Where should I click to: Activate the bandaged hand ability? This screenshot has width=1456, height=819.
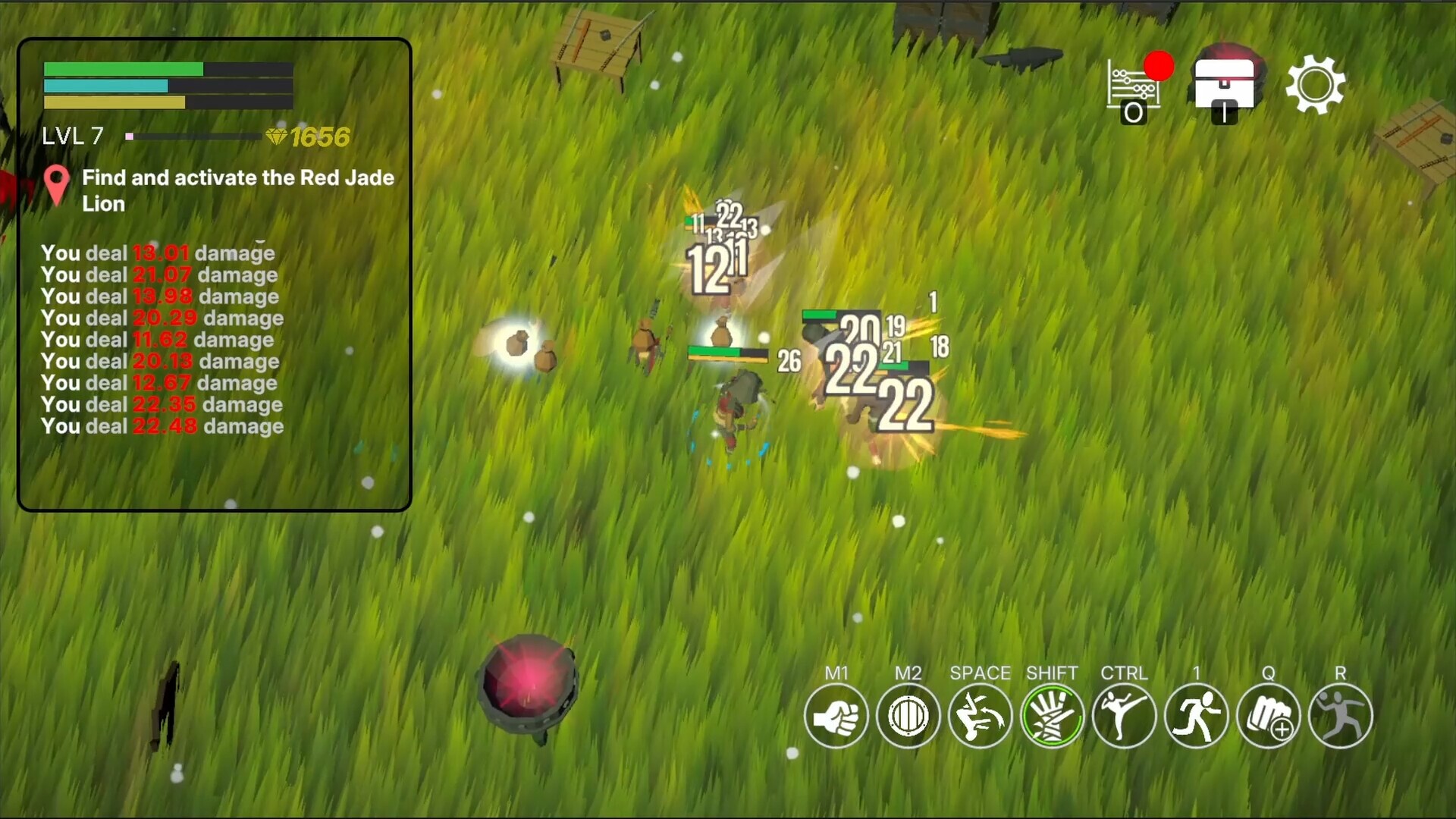[1052, 716]
